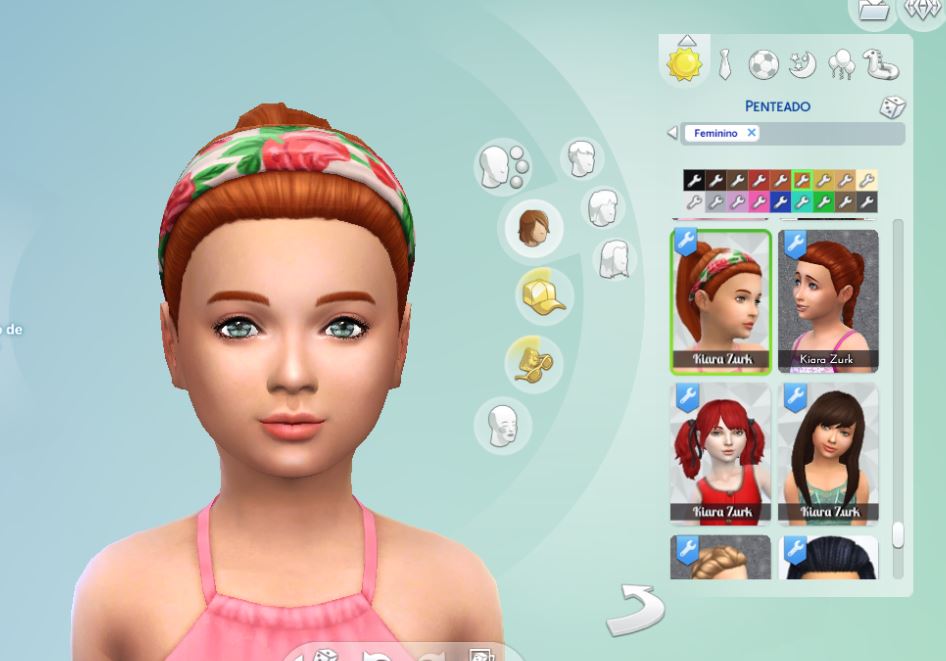
Task: Select the Everyday sun outfit category
Action: pos(685,63)
